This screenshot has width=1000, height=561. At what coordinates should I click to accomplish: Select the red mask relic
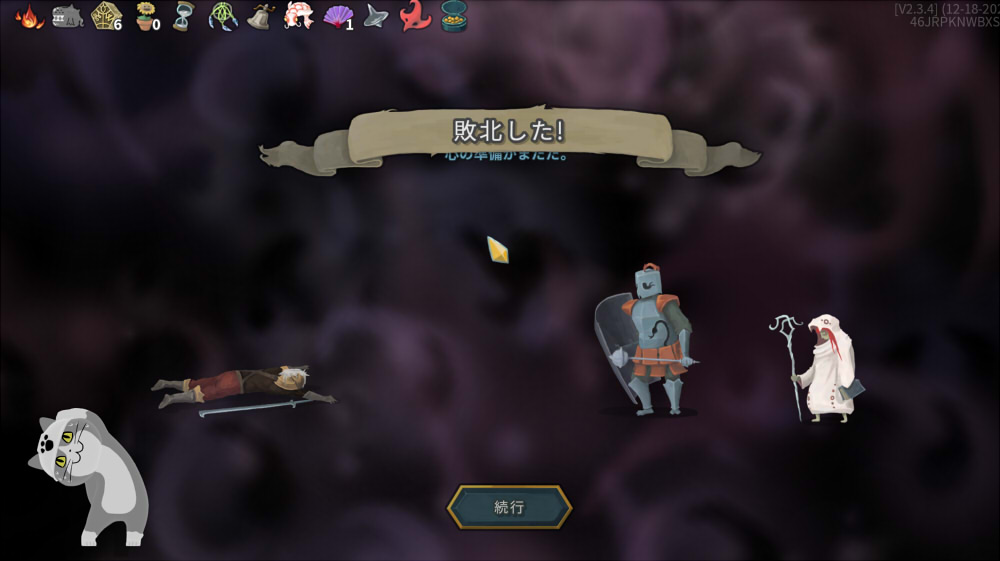pos(414,16)
